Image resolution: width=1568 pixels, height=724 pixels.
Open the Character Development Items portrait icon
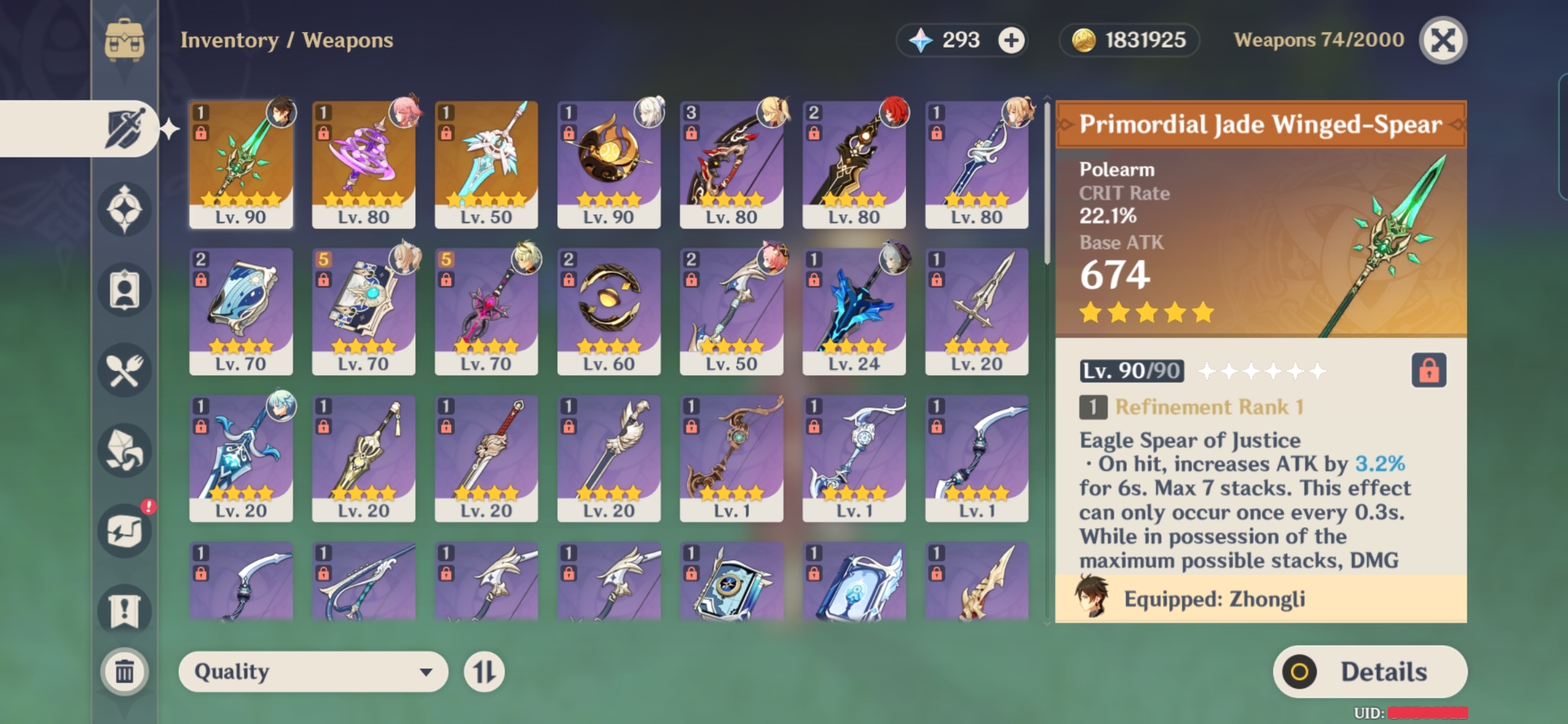pyautogui.click(x=124, y=290)
